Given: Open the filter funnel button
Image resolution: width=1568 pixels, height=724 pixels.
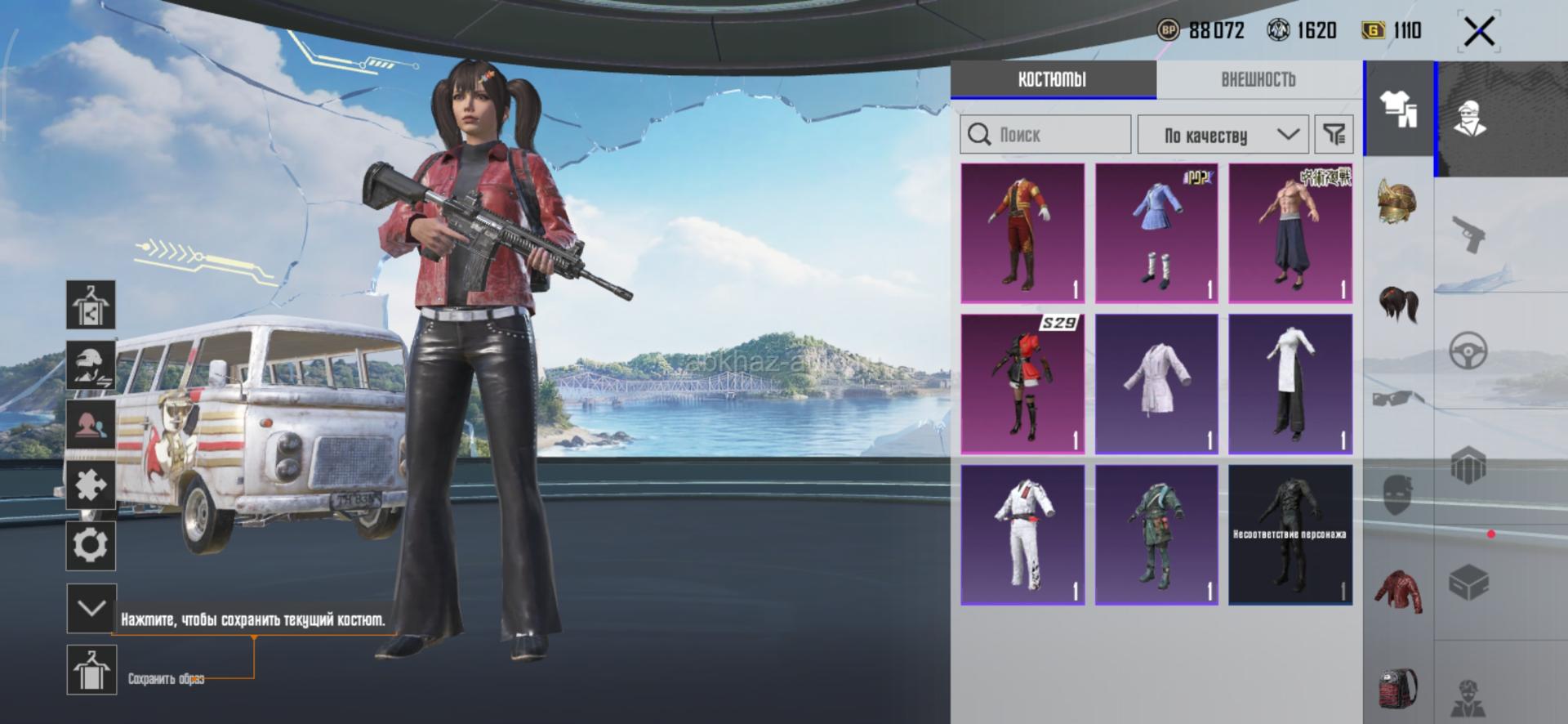Looking at the screenshot, I should (x=1334, y=135).
